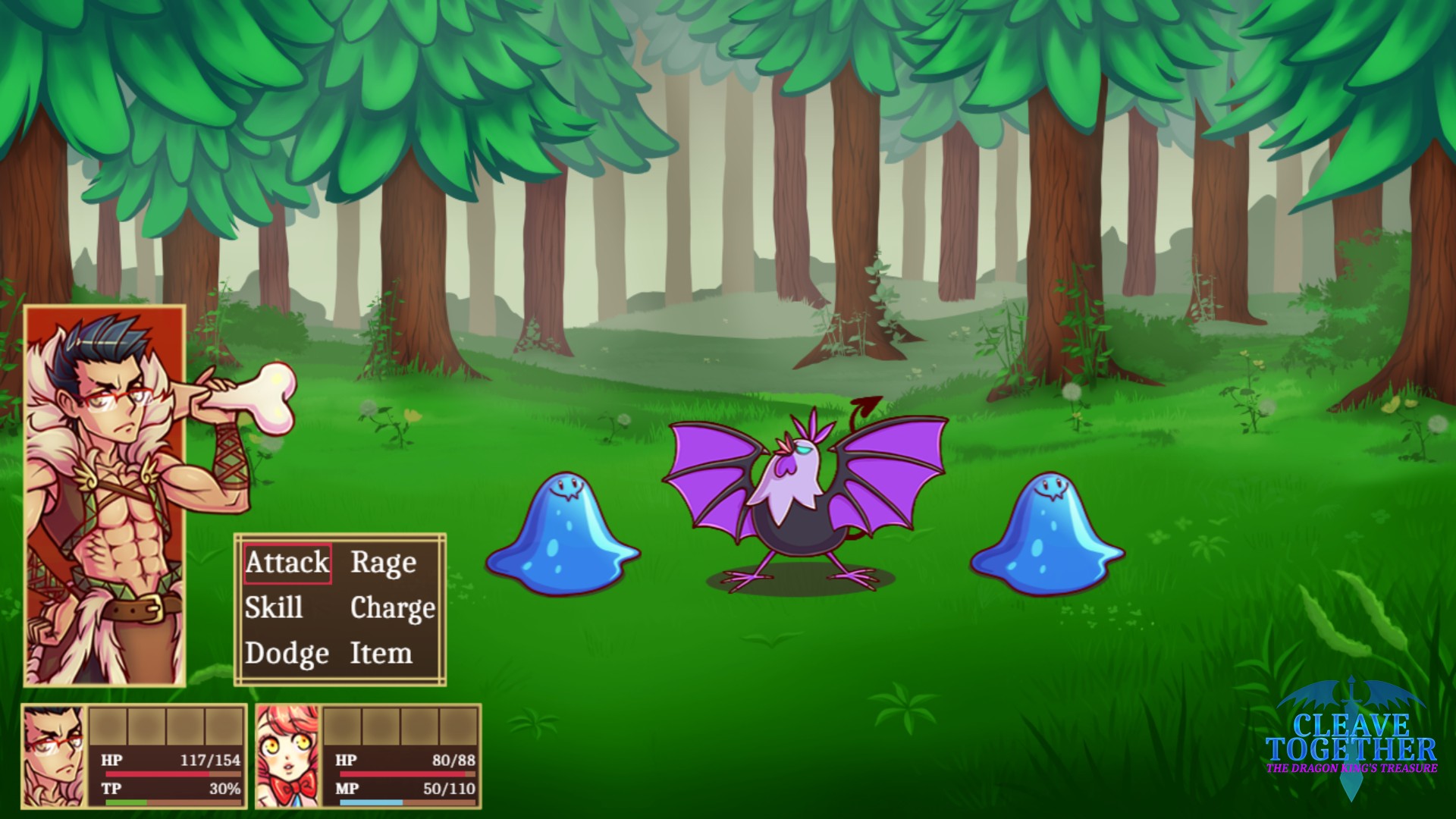Image resolution: width=1456 pixels, height=819 pixels.
Task: Select the red-haired girl's party portrait
Action: (x=288, y=757)
